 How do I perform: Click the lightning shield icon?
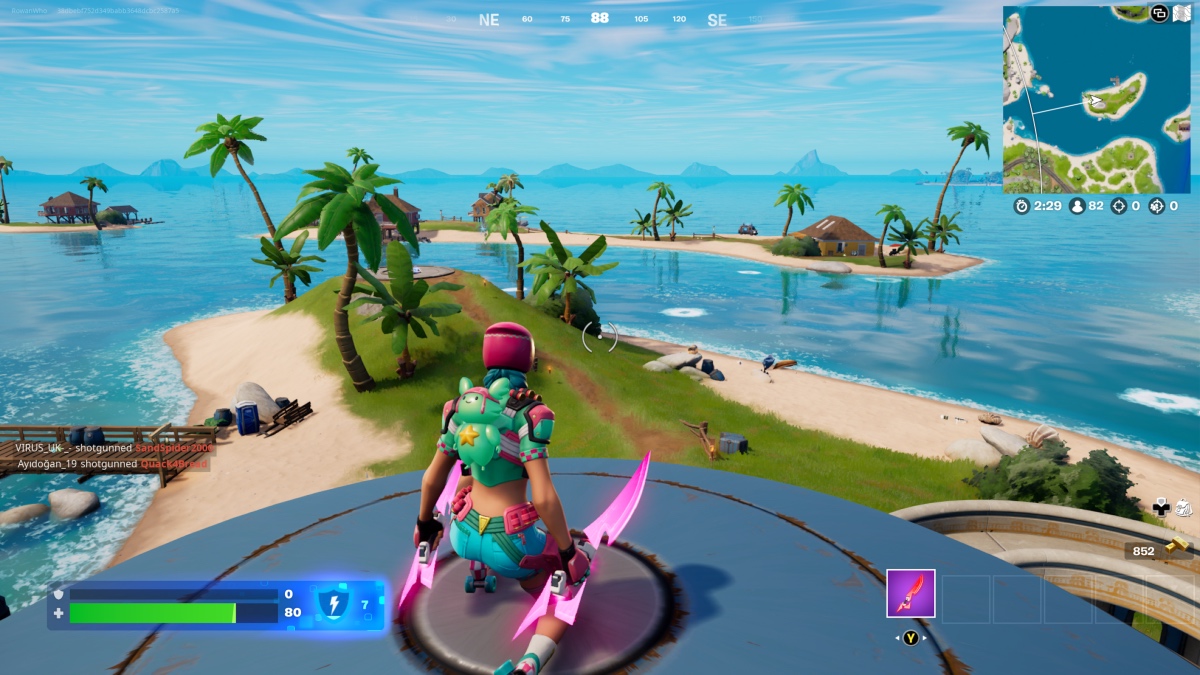[332, 604]
